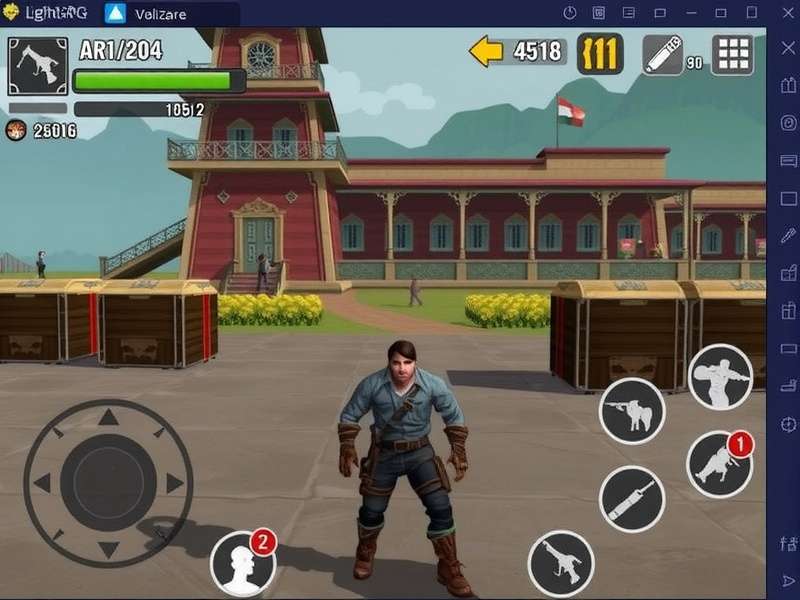Tap the equipped weapon portrait icon
The height and width of the screenshot is (600, 800).
click(38, 67)
